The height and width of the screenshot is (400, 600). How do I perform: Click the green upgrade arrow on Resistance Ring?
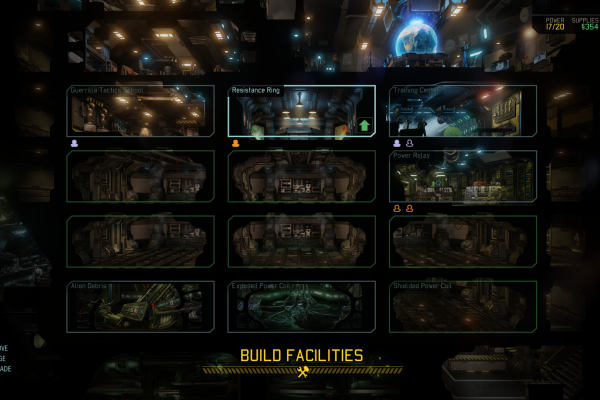[364, 127]
